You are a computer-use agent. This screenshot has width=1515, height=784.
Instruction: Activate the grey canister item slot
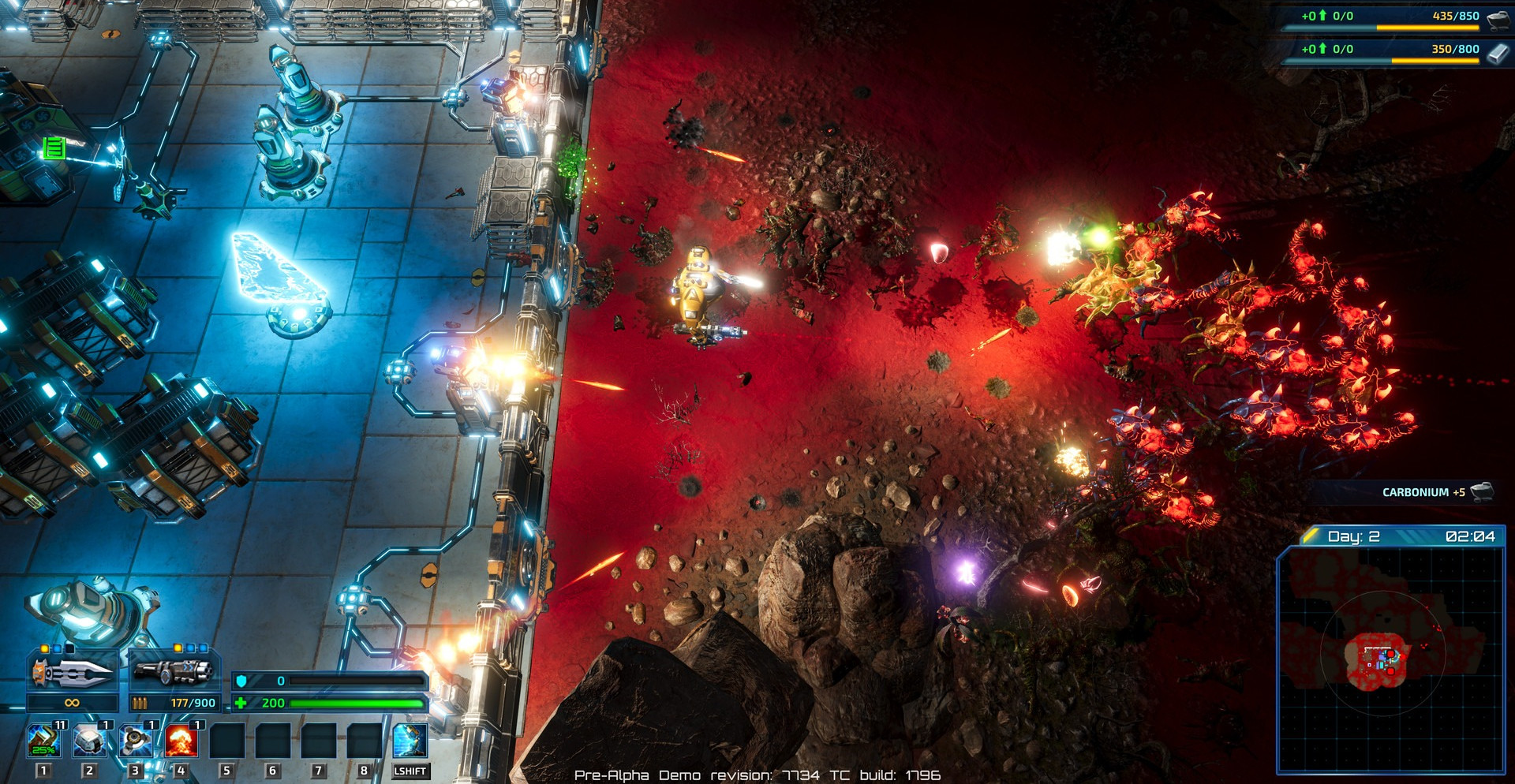point(90,741)
